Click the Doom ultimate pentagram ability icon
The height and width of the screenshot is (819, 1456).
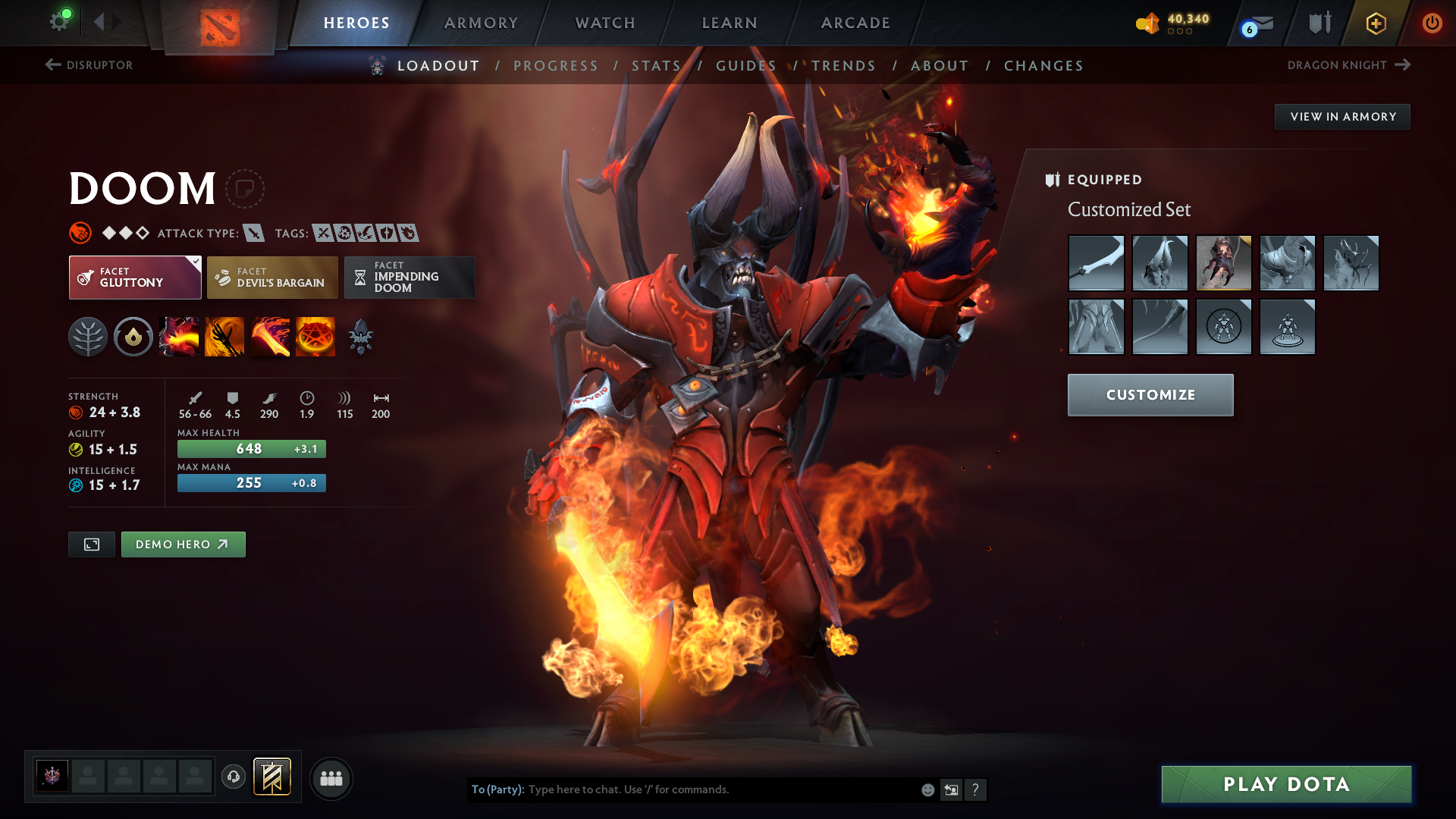tap(315, 337)
